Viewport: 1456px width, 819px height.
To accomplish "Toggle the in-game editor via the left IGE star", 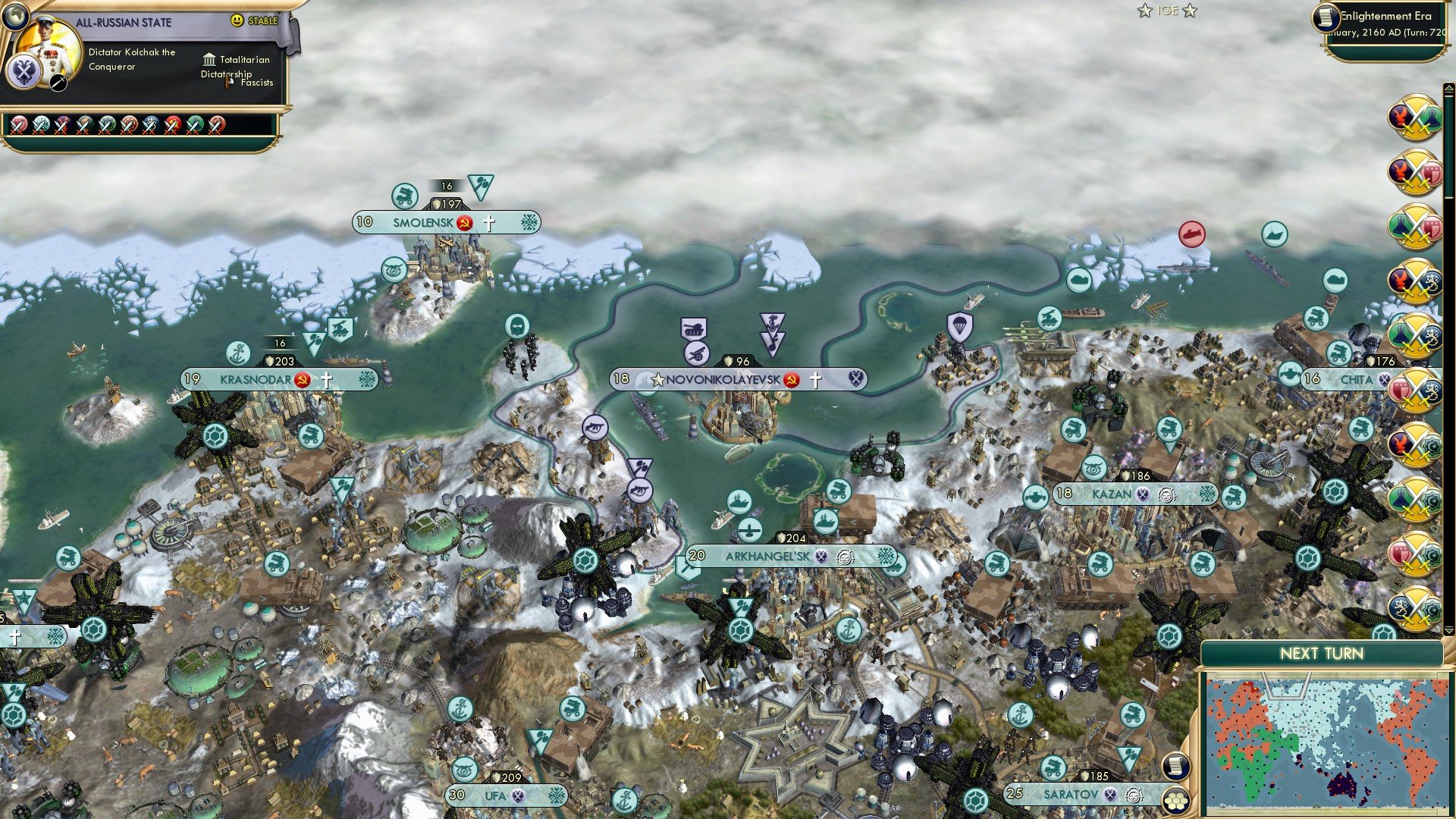I will [x=1147, y=10].
